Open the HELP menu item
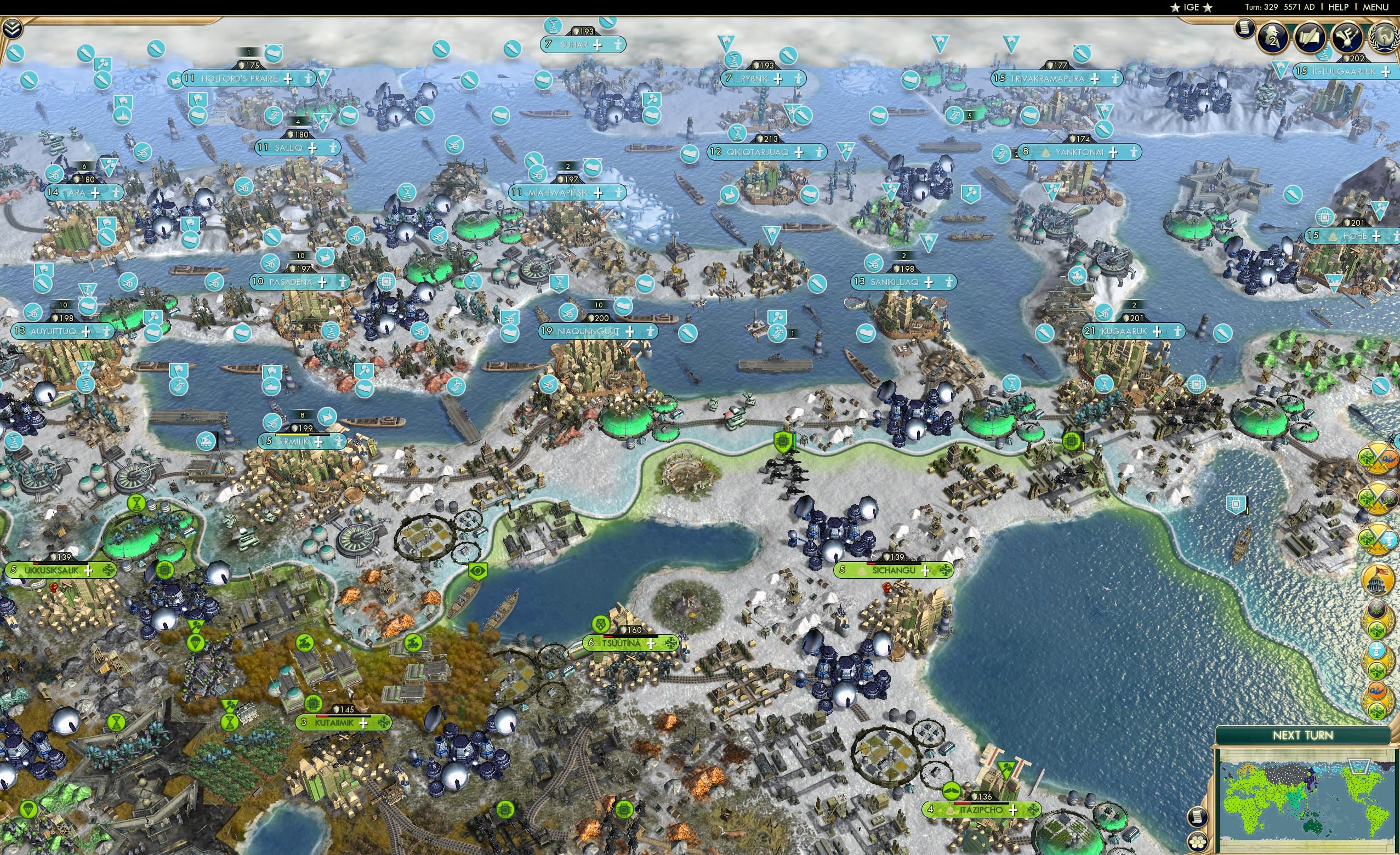This screenshot has width=1400, height=855. 1339,7
